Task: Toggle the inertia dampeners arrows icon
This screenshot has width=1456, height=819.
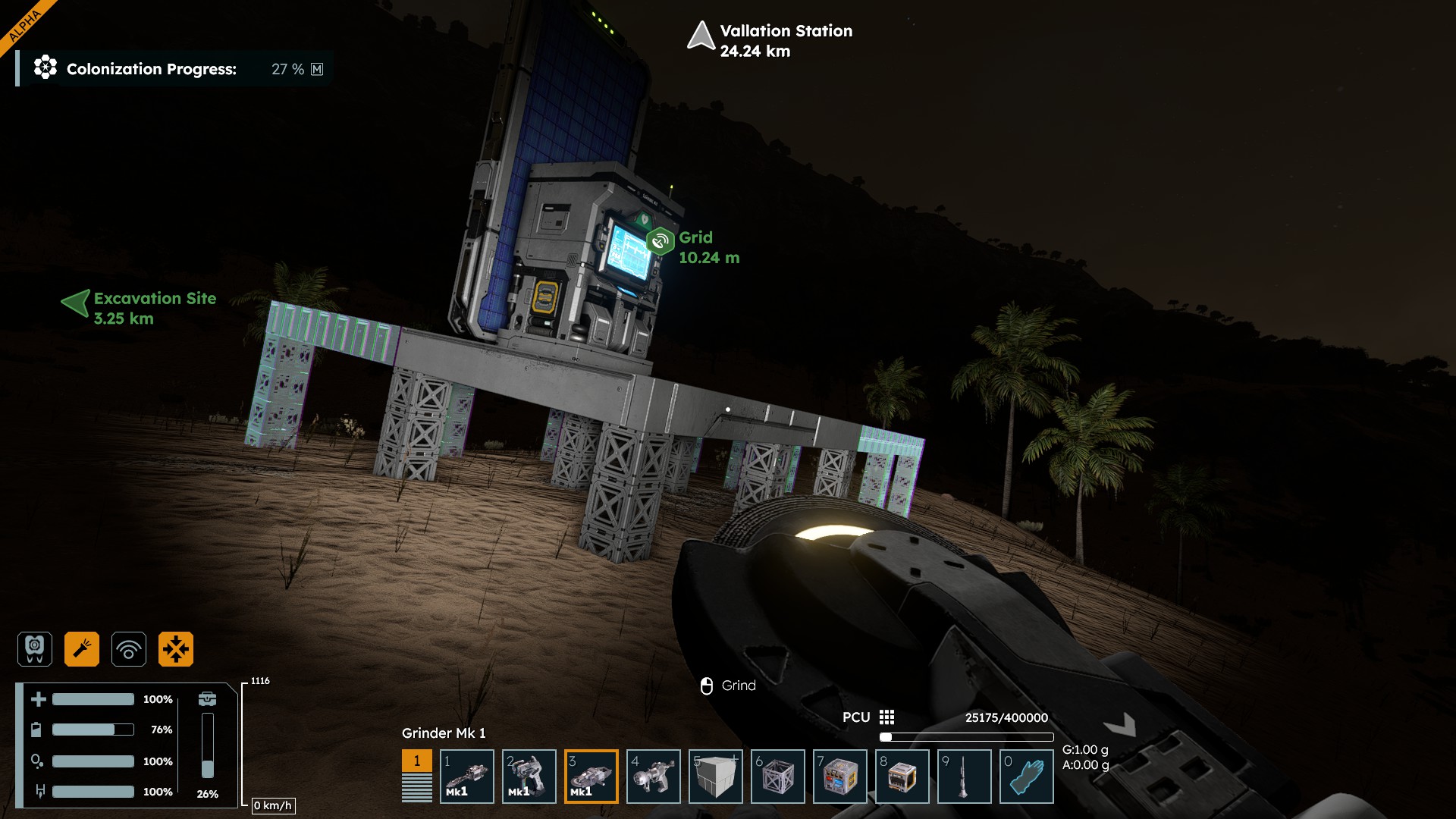Action: (x=176, y=649)
